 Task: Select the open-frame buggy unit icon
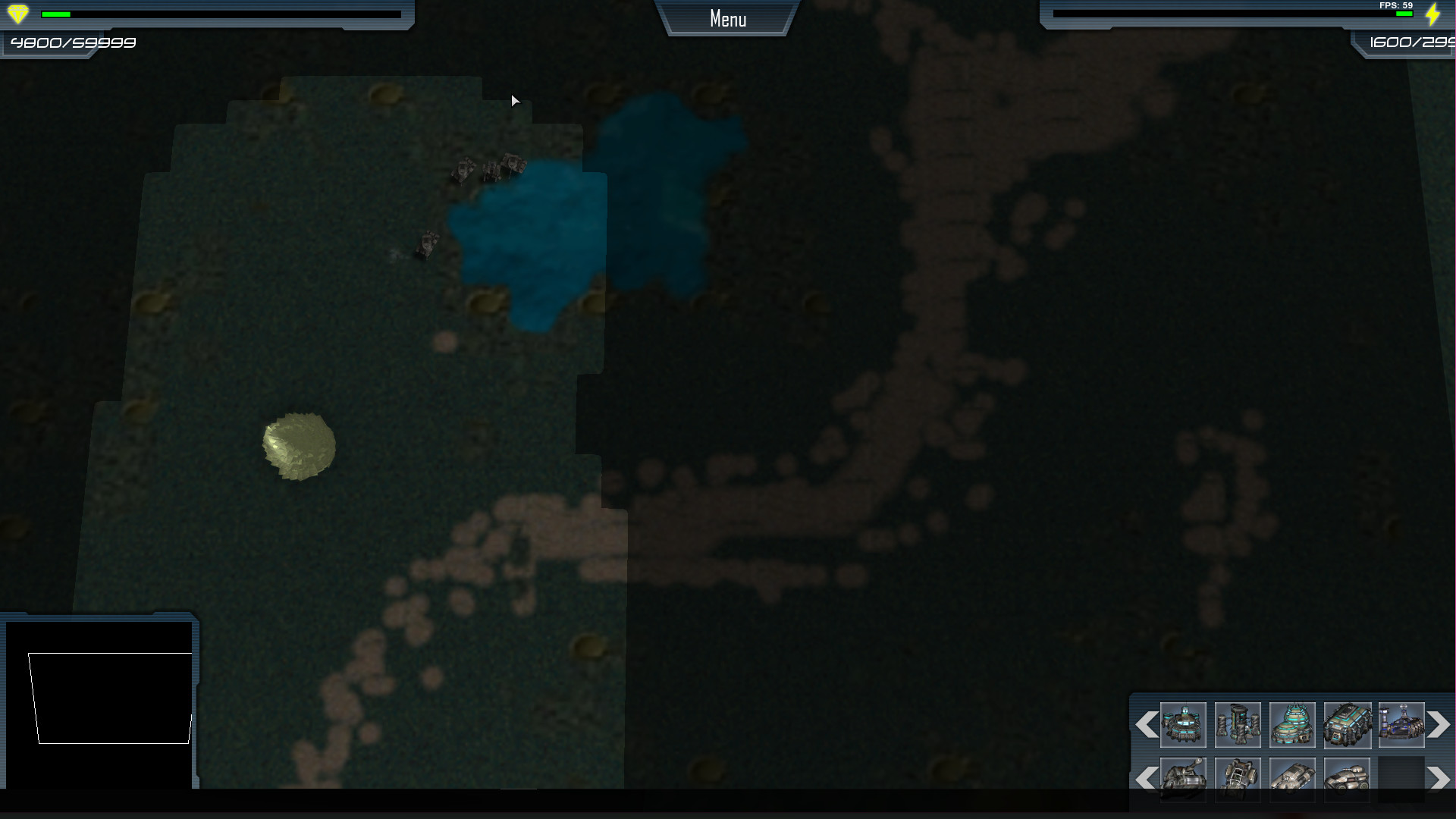1238,779
